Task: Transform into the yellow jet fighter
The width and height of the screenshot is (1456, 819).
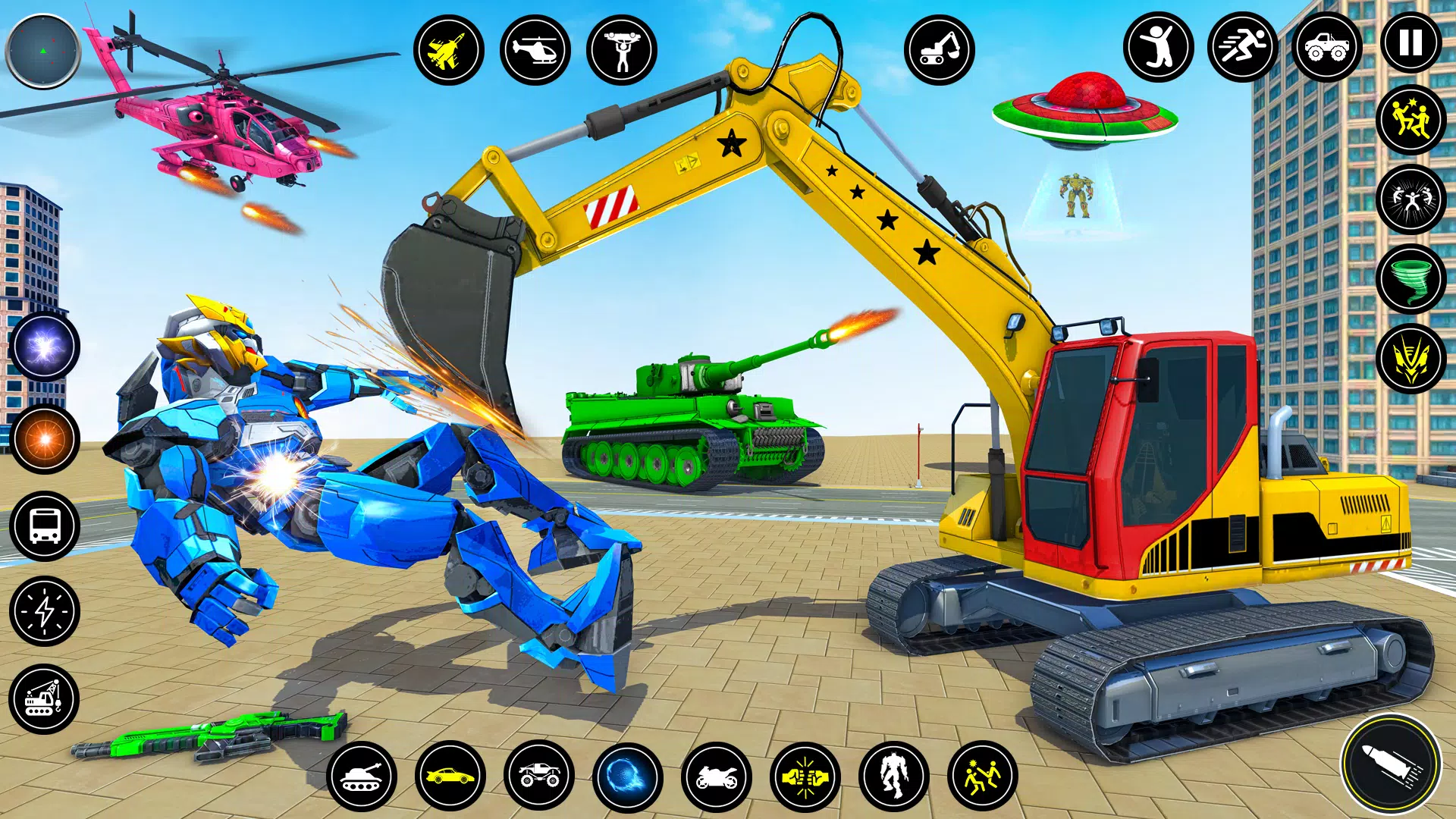Action: (448, 51)
